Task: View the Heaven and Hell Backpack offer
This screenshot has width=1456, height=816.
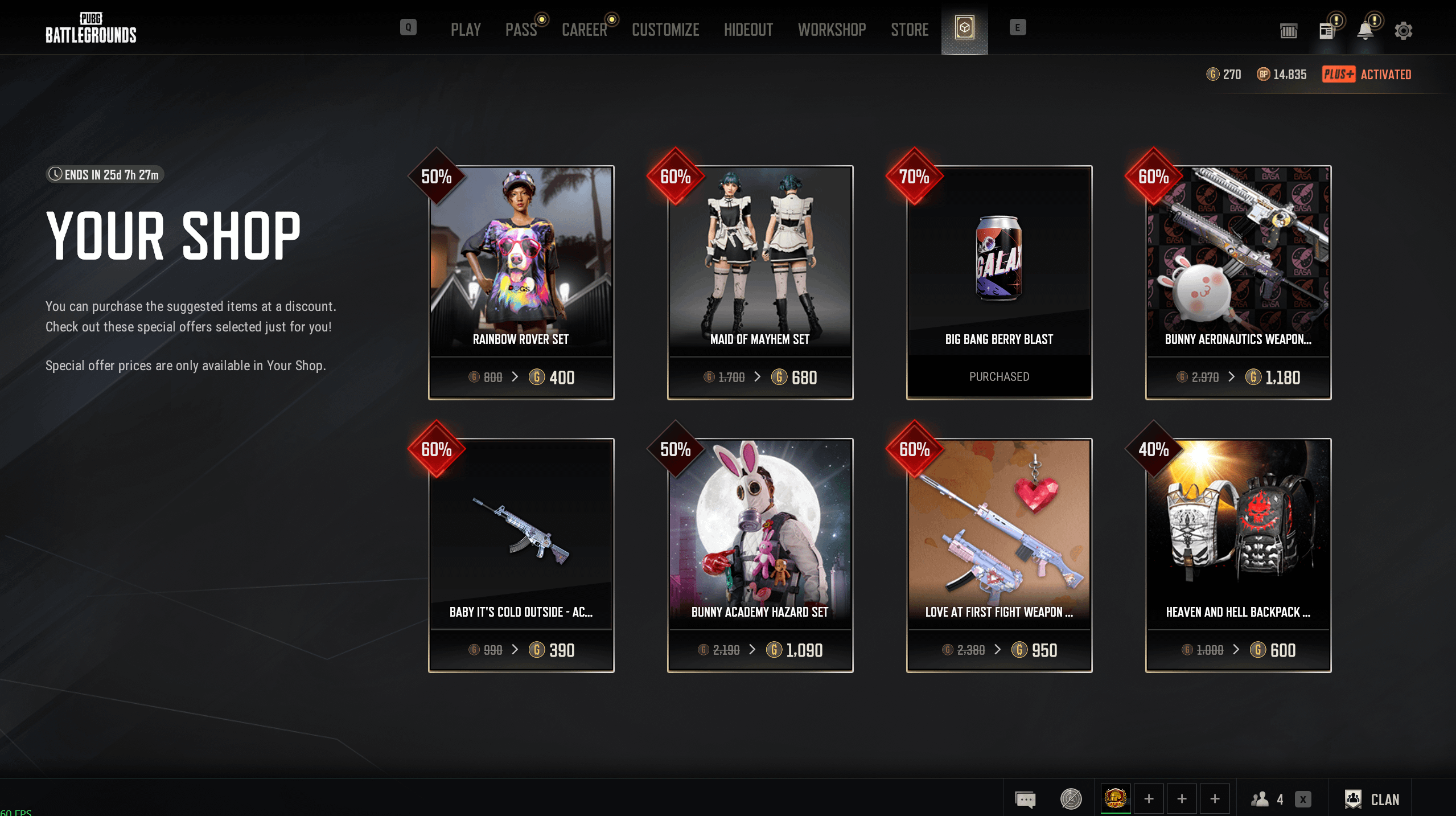Action: 1238,555
